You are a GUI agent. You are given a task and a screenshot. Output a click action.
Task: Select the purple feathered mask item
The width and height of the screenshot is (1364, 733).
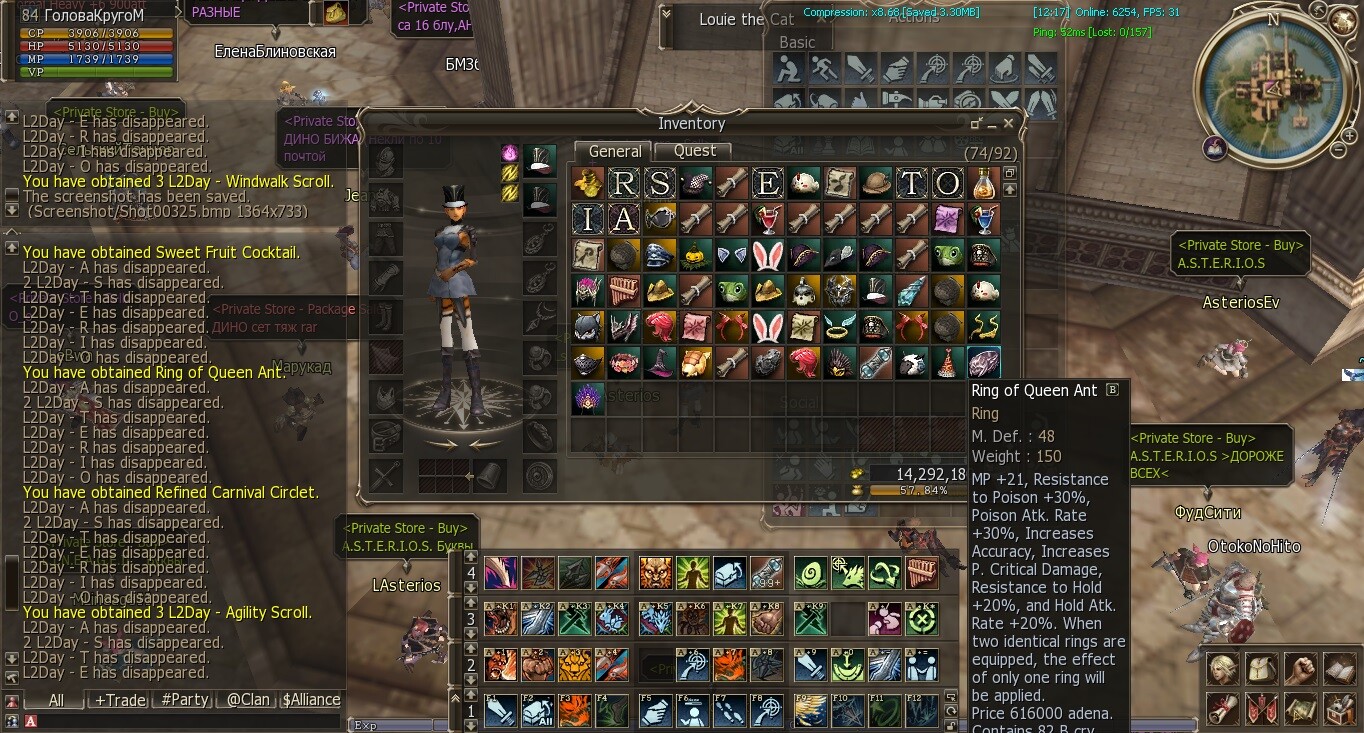coord(587,399)
